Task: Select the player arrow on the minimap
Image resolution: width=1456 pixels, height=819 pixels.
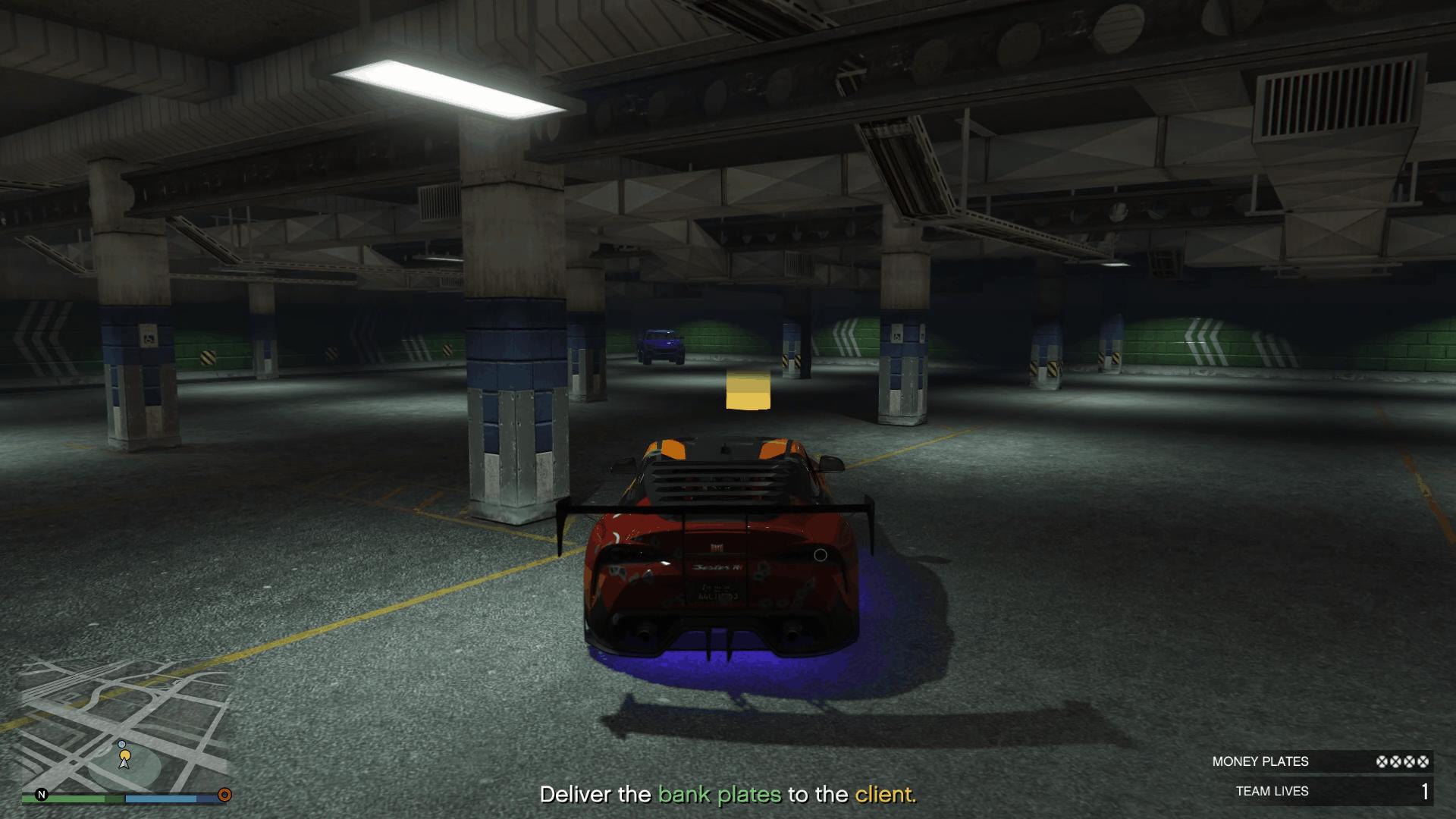Action: click(x=124, y=764)
